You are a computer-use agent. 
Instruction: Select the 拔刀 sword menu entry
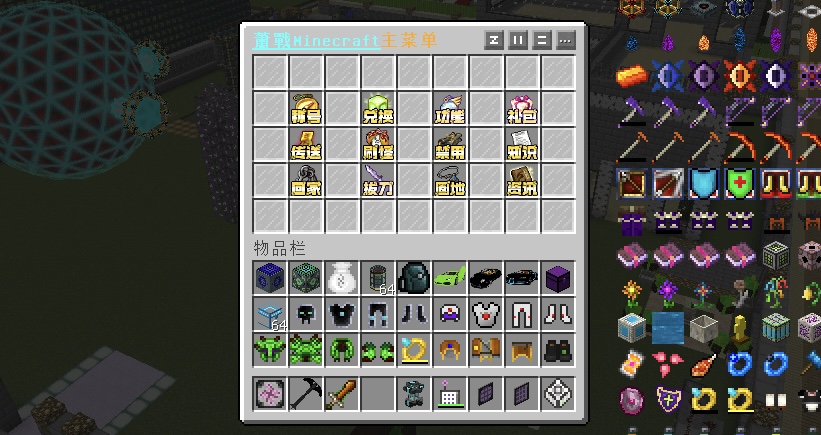(377, 181)
